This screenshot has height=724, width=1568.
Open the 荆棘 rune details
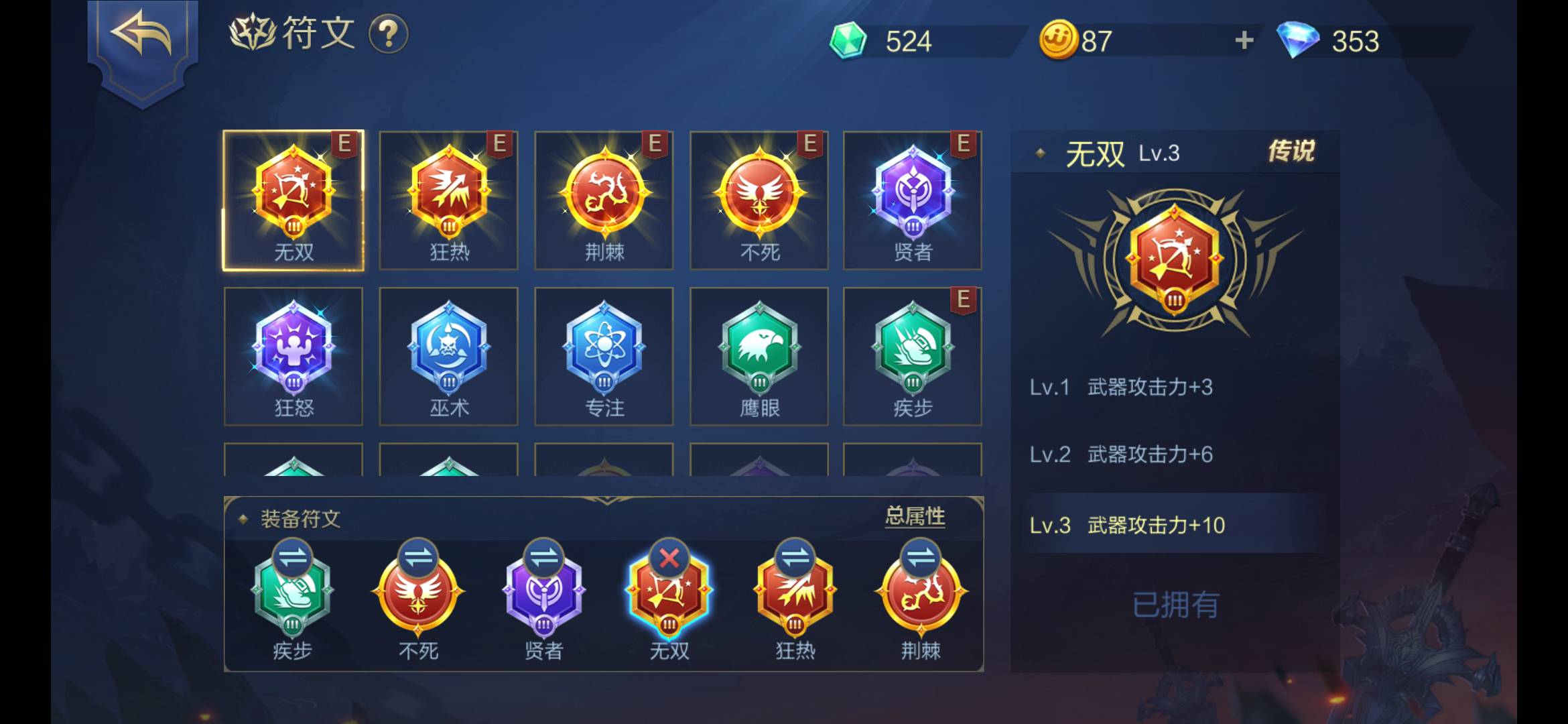603,198
